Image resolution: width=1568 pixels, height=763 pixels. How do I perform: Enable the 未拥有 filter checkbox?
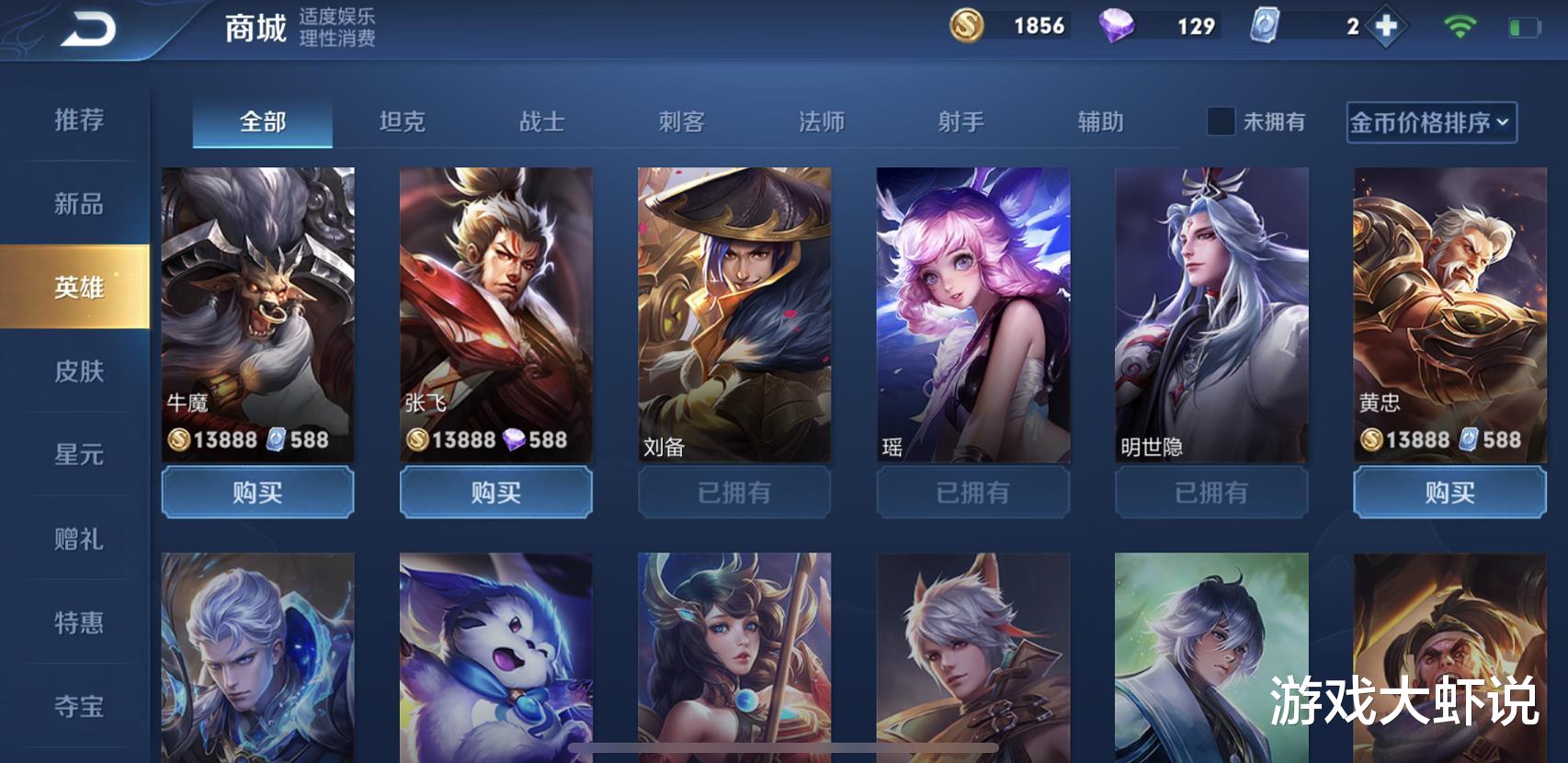(1222, 122)
